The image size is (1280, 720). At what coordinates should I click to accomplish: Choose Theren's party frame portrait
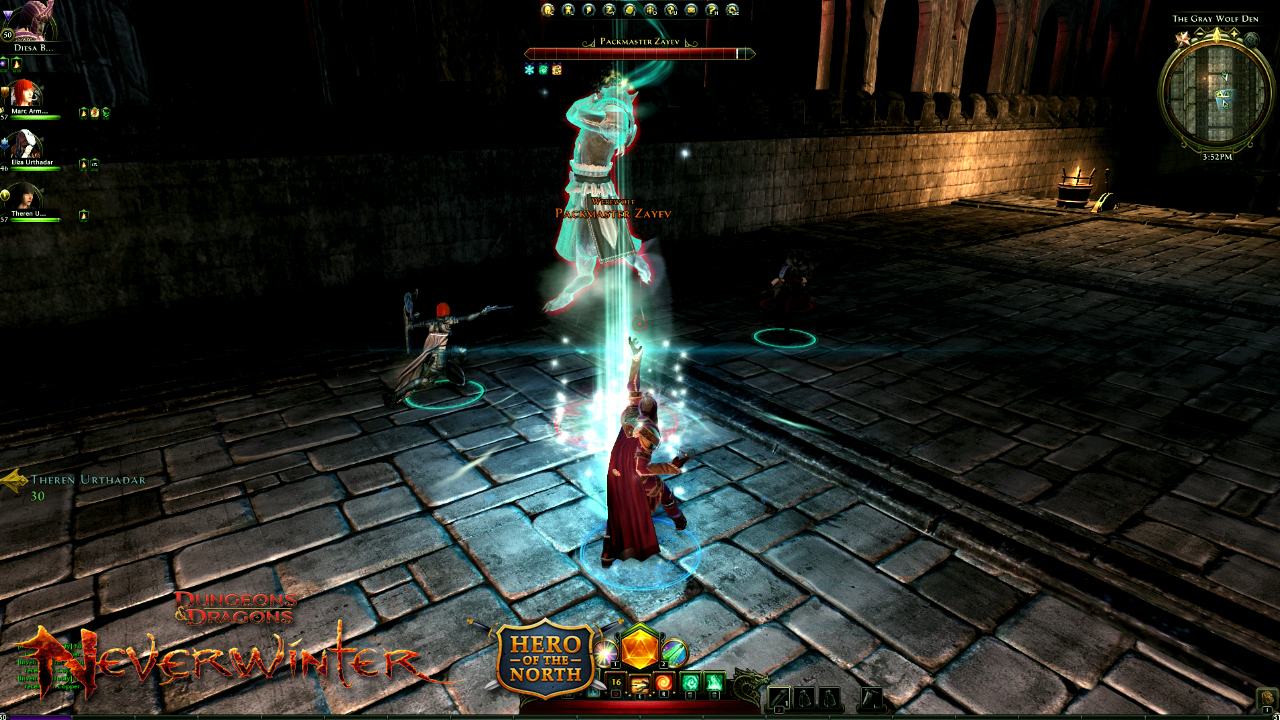click(x=27, y=197)
